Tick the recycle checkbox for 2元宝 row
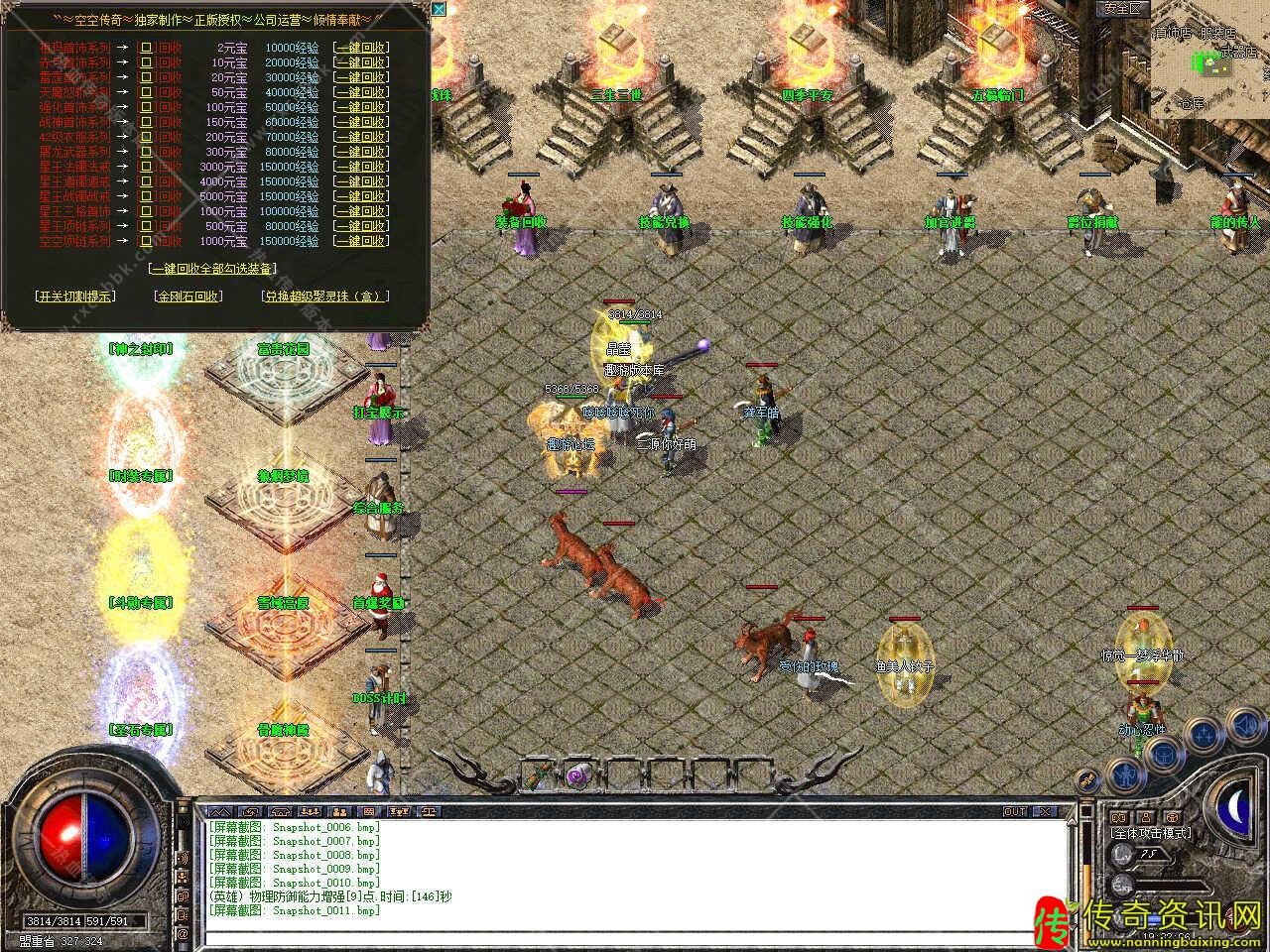 click(x=146, y=47)
